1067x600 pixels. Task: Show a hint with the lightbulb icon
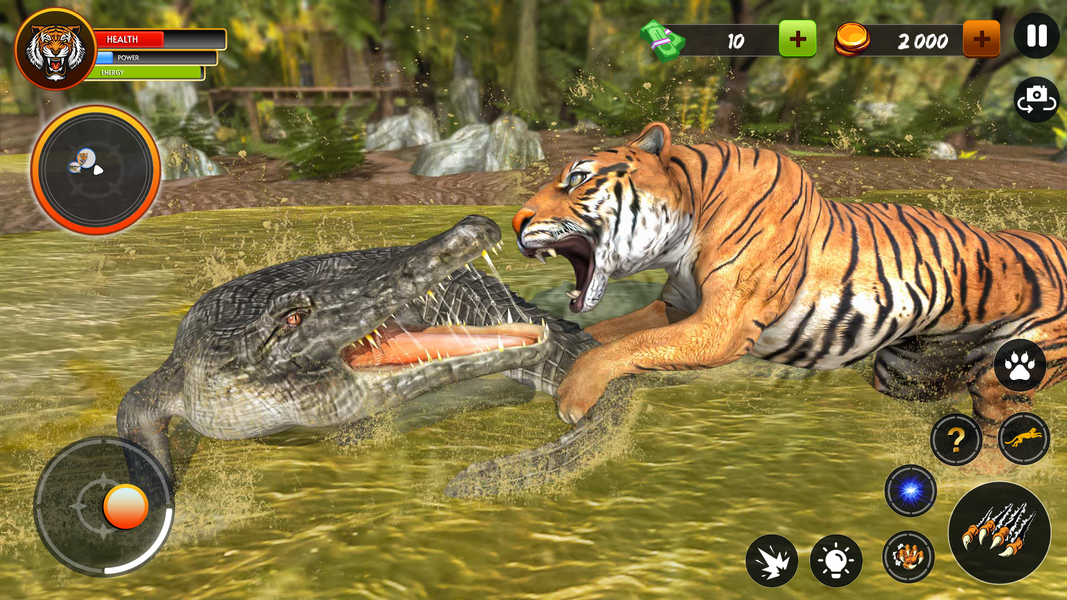click(836, 560)
